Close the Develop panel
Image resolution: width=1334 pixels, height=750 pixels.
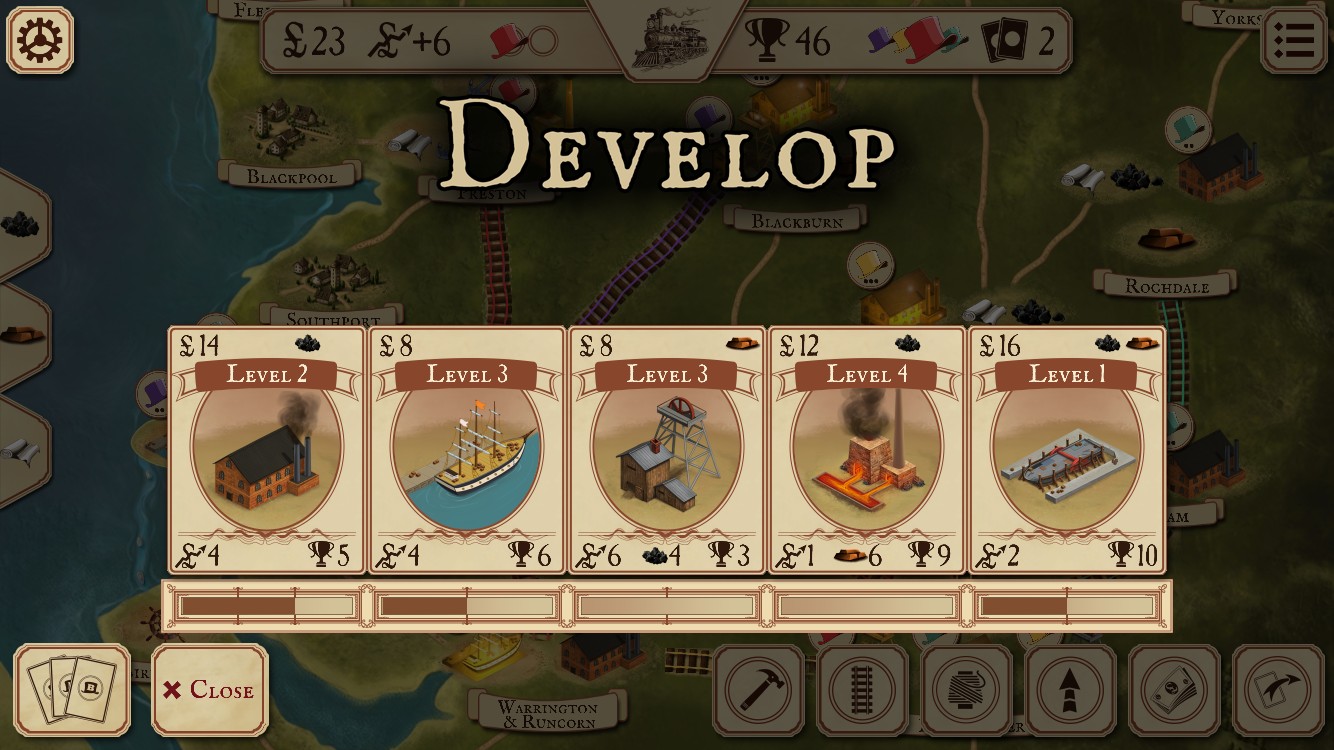coord(210,690)
